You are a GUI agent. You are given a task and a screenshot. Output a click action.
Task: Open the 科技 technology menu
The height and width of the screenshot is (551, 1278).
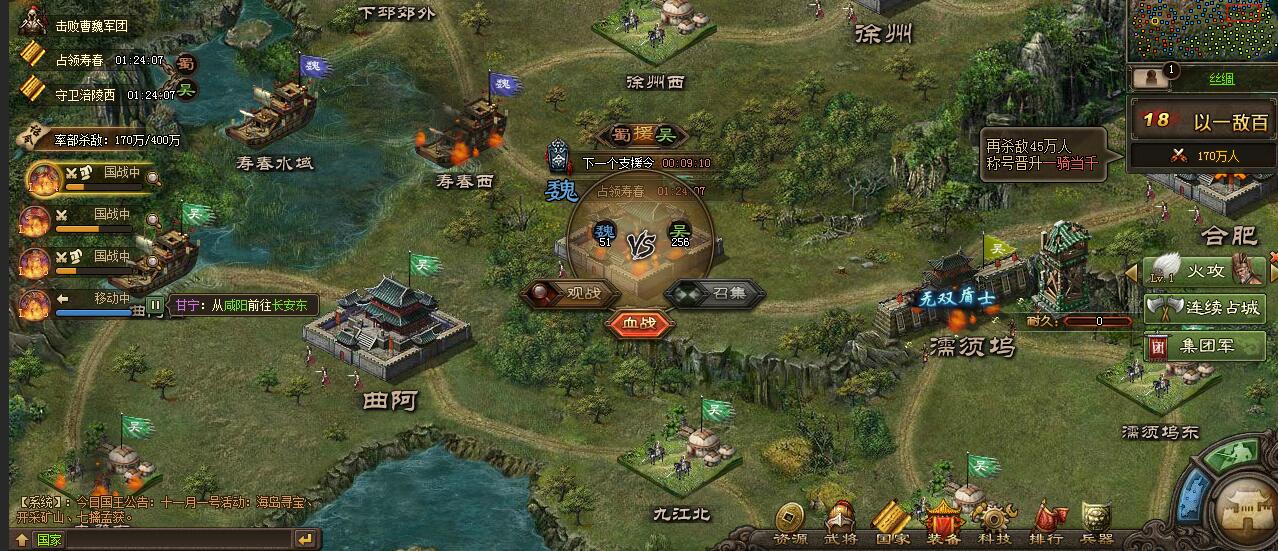coord(994,522)
